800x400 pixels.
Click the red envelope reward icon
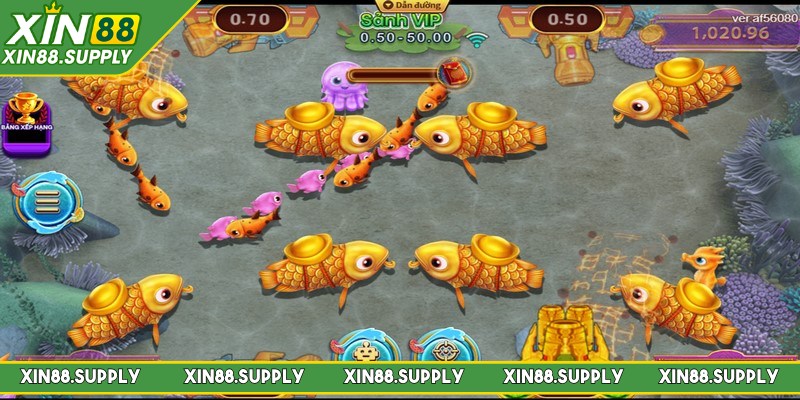(453, 72)
